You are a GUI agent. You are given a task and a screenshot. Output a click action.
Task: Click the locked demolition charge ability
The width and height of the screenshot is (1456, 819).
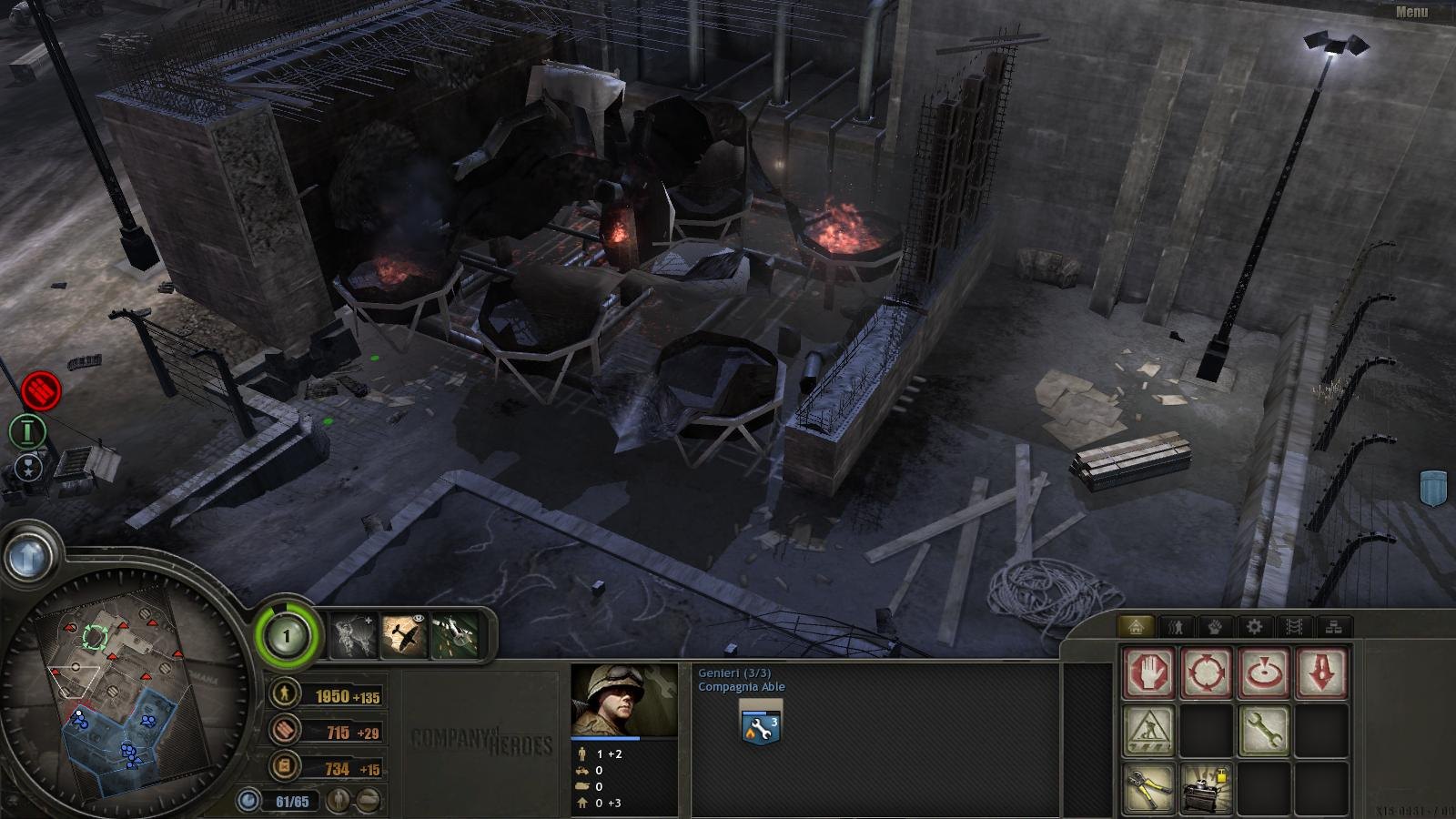(1206, 787)
